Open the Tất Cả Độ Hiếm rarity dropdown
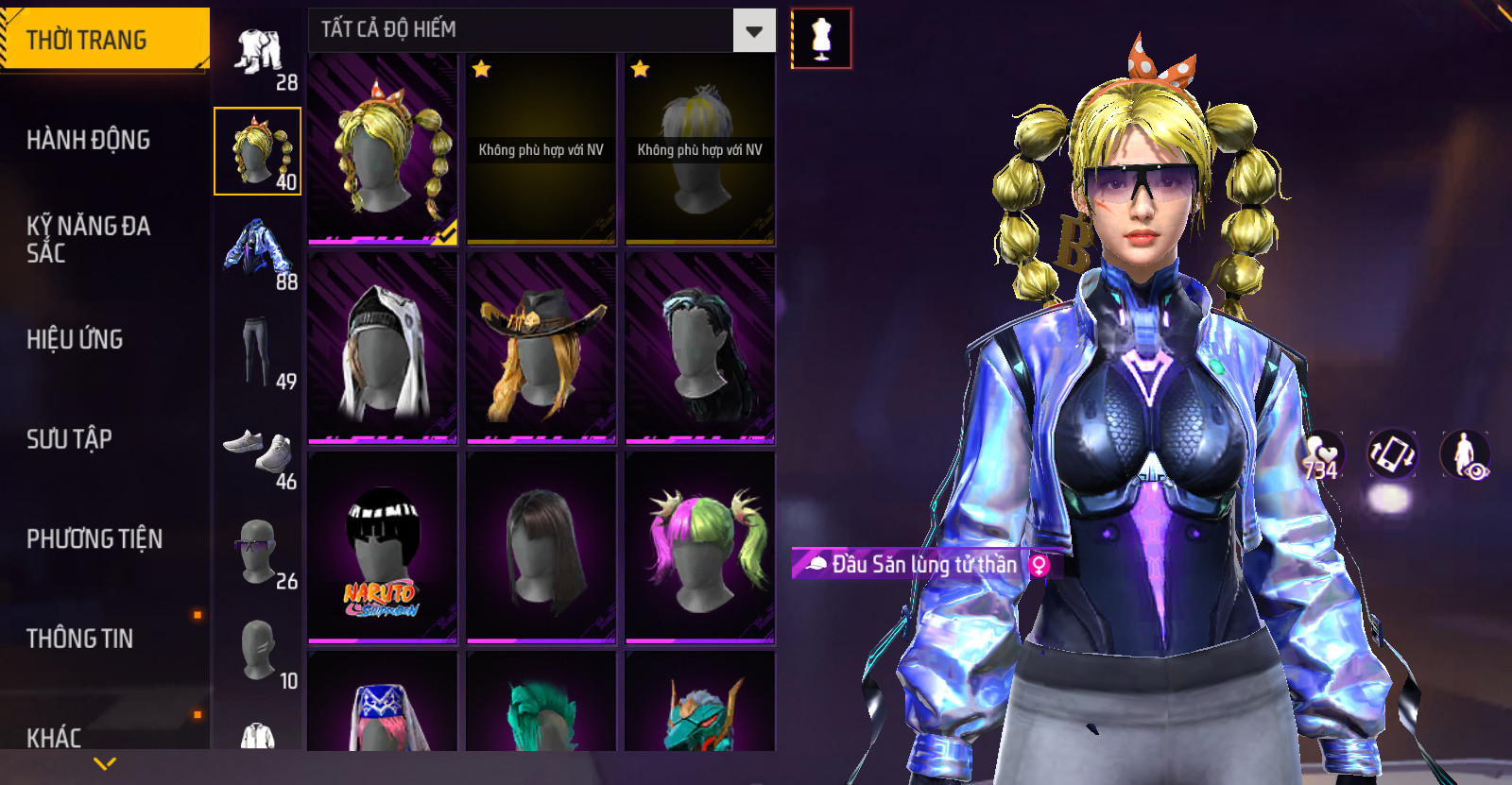The width and height of the screenshot is (1512, 785). click(x=754, y=31)
